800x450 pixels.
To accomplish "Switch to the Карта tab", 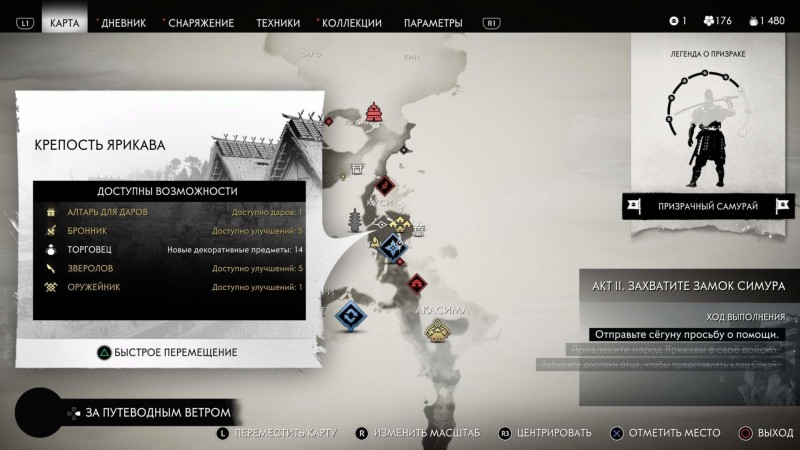I will point(65,22).
